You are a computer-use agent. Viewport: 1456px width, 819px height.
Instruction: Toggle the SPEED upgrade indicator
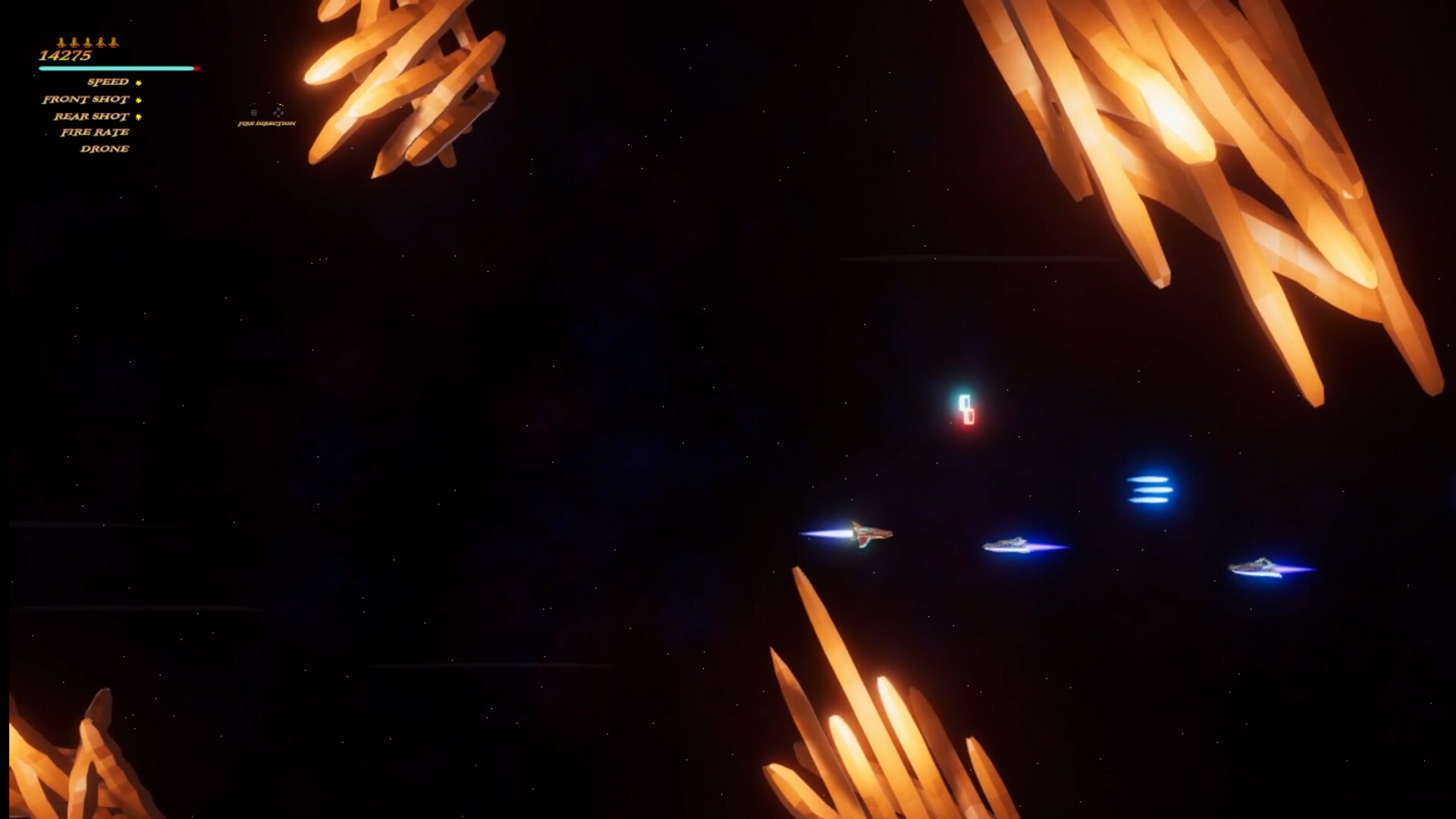138,82
